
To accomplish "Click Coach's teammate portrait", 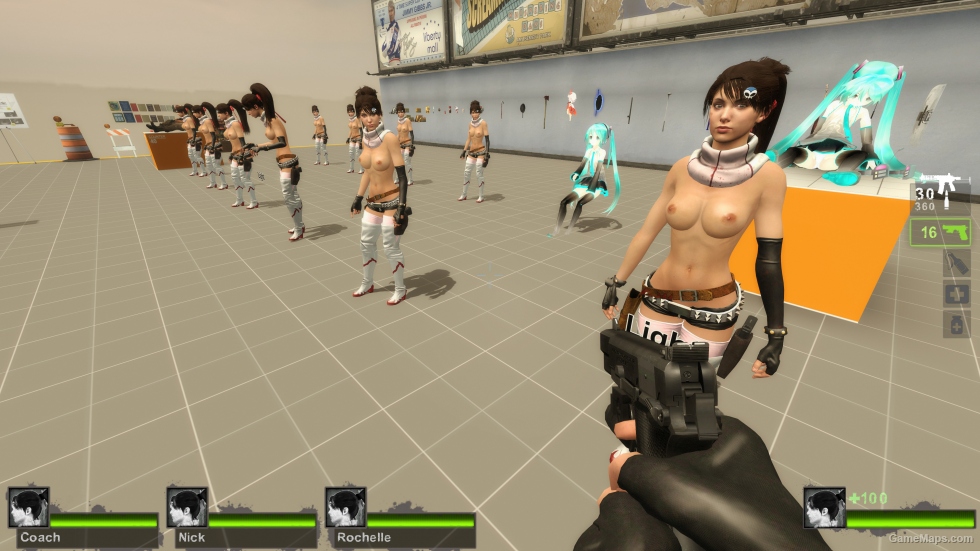I will 28,507.
